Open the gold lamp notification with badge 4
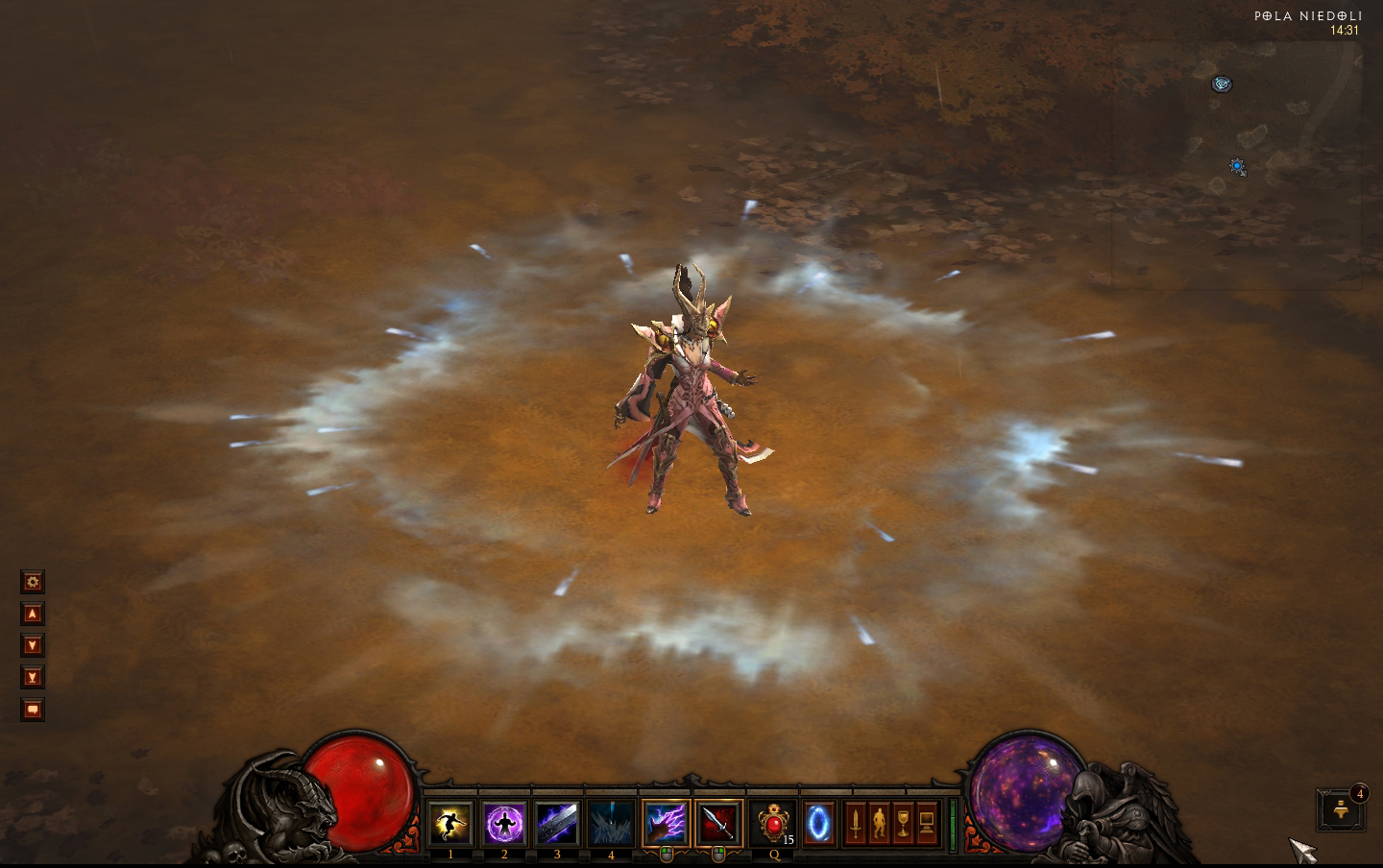1383x868 pixels. click(x=1341, y=811)
